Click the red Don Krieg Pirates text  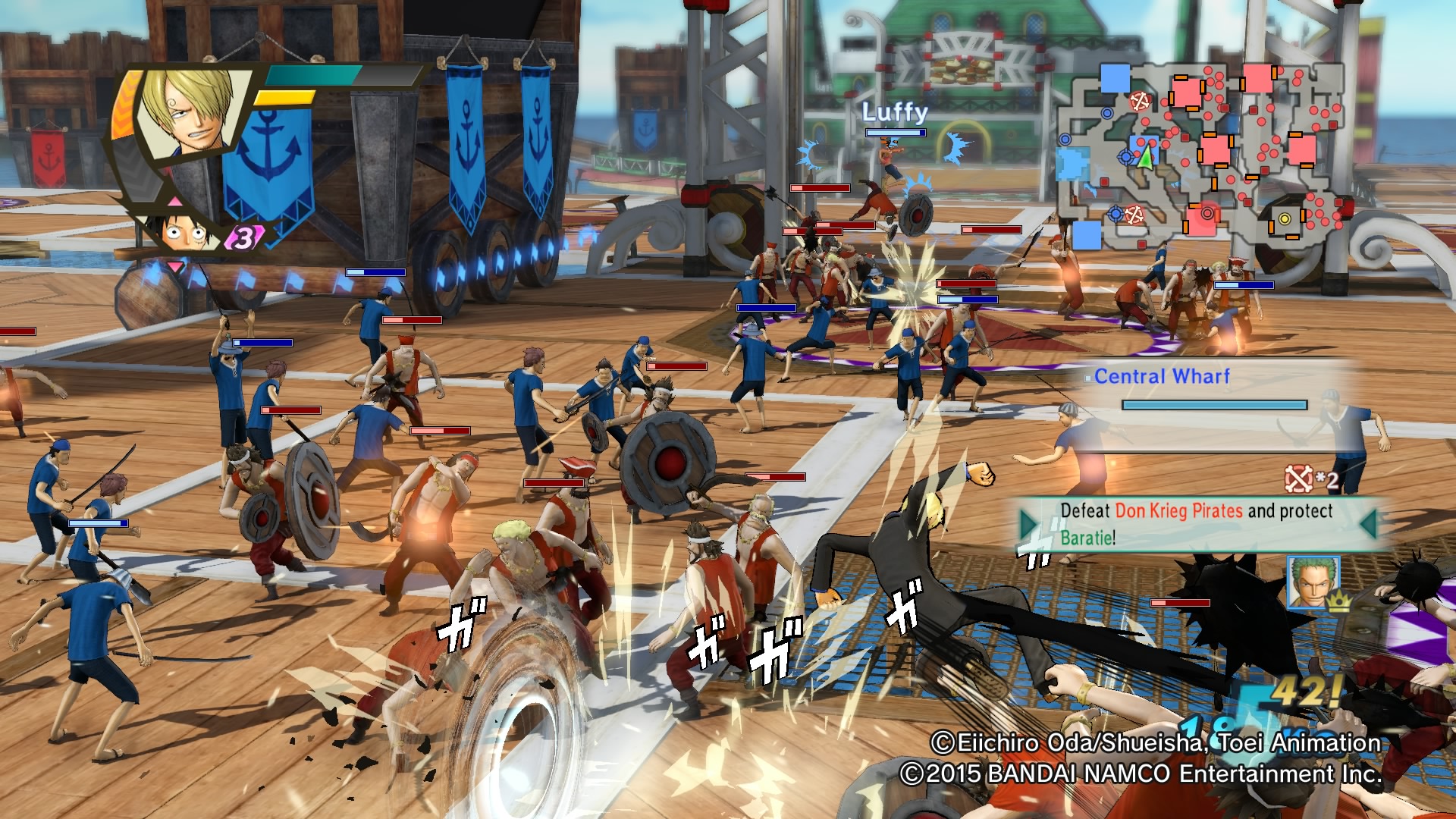[1178, 510]
